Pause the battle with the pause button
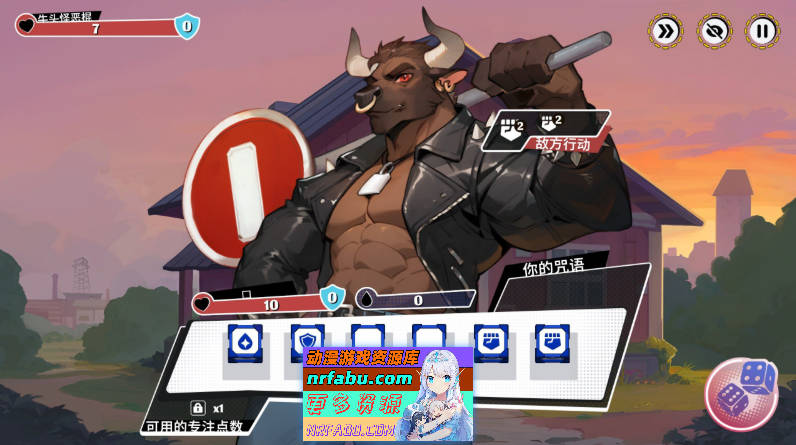This screenshot has width=796, height=445. point(762,30)
